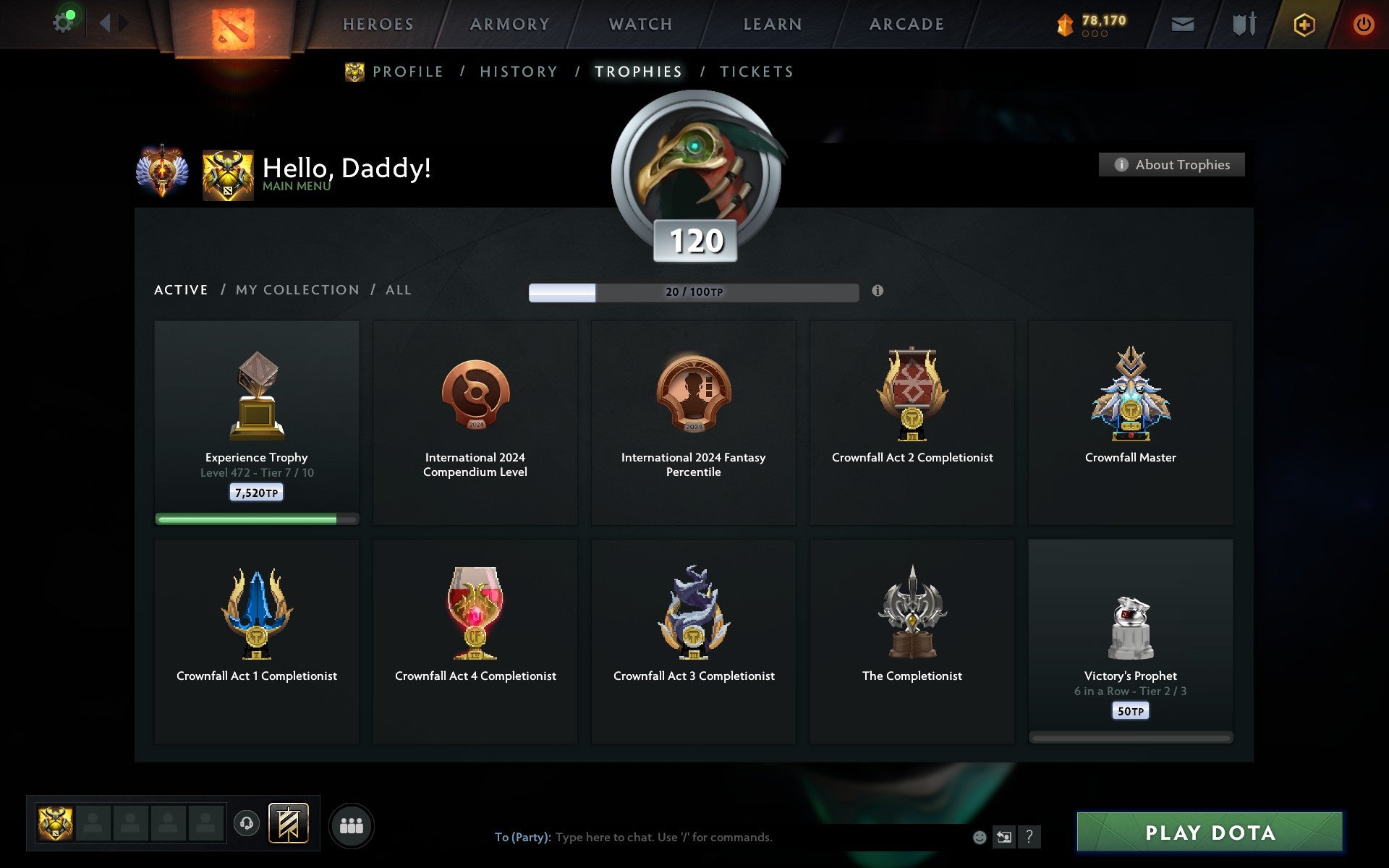
Task: Switch to the HISTORY tab
Action: 519,72
